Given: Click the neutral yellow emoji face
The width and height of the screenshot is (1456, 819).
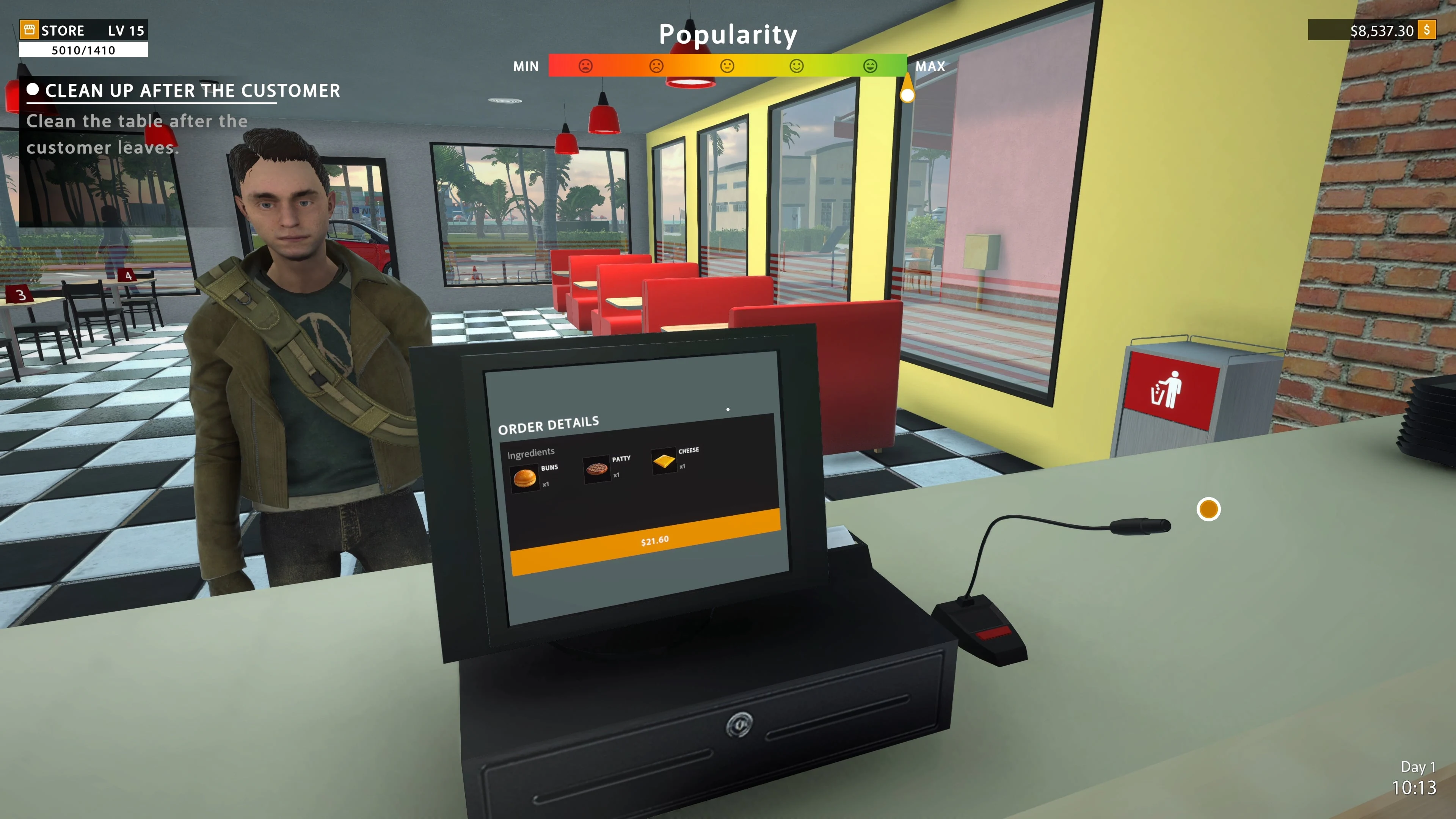Looking at the screenshot, I should pyautogui.click(x=727, y=66).
